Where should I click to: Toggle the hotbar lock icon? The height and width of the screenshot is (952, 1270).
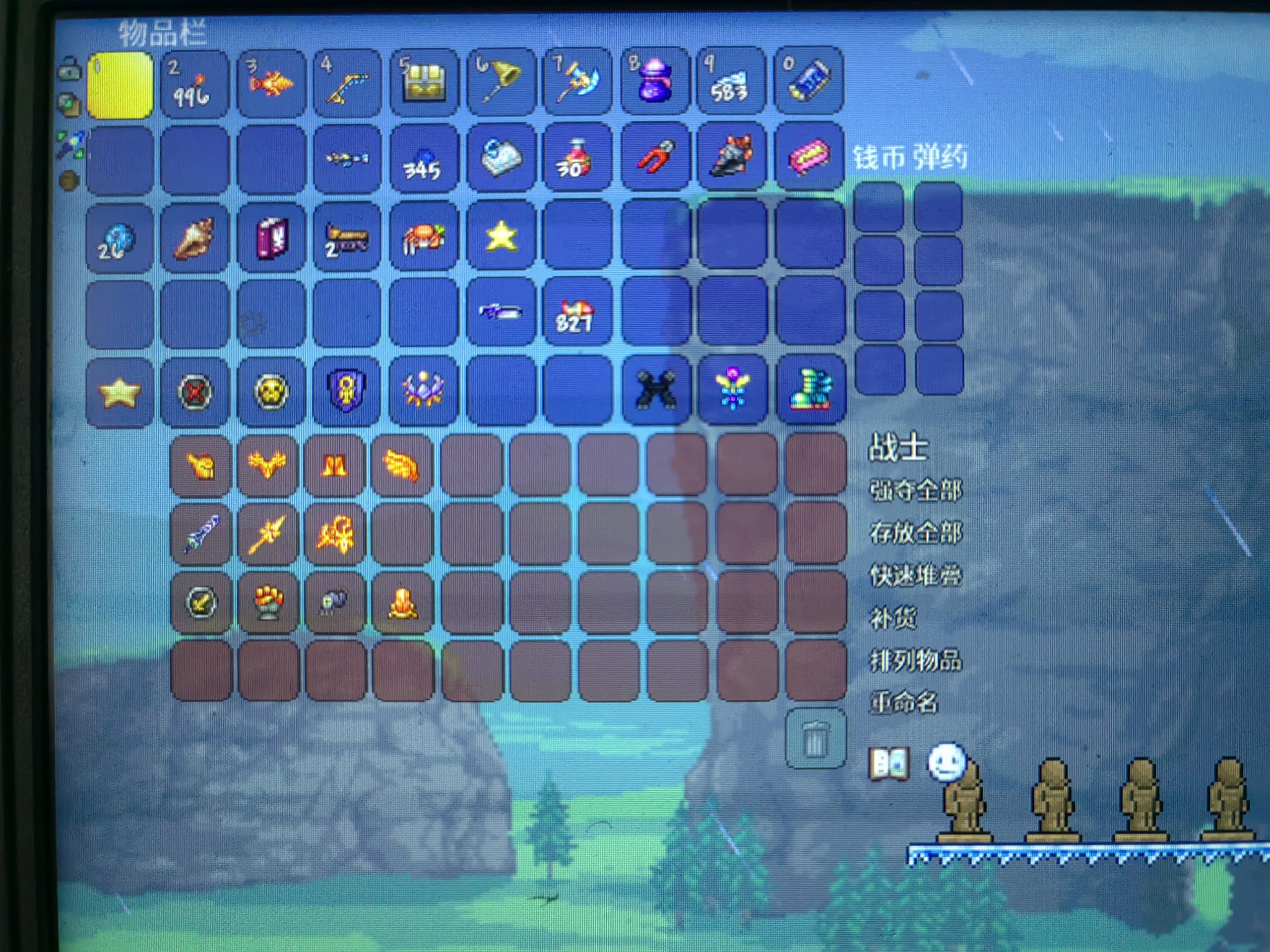[70, 68]
